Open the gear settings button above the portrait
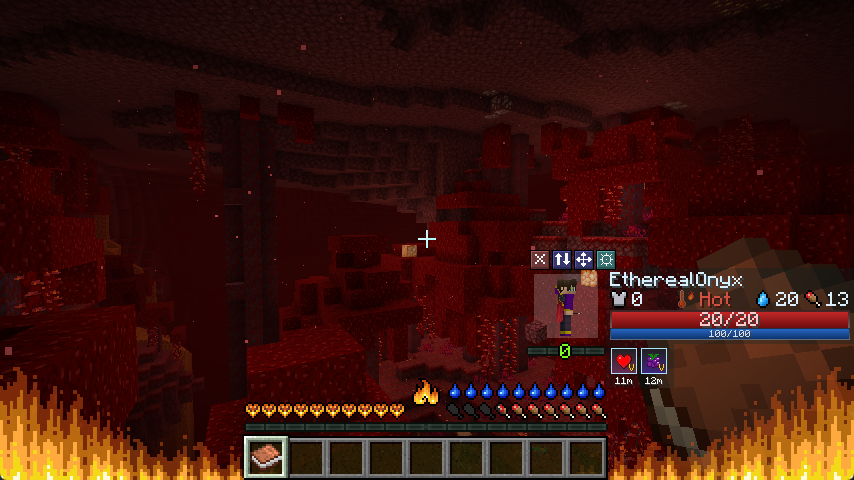 (606, 259)
